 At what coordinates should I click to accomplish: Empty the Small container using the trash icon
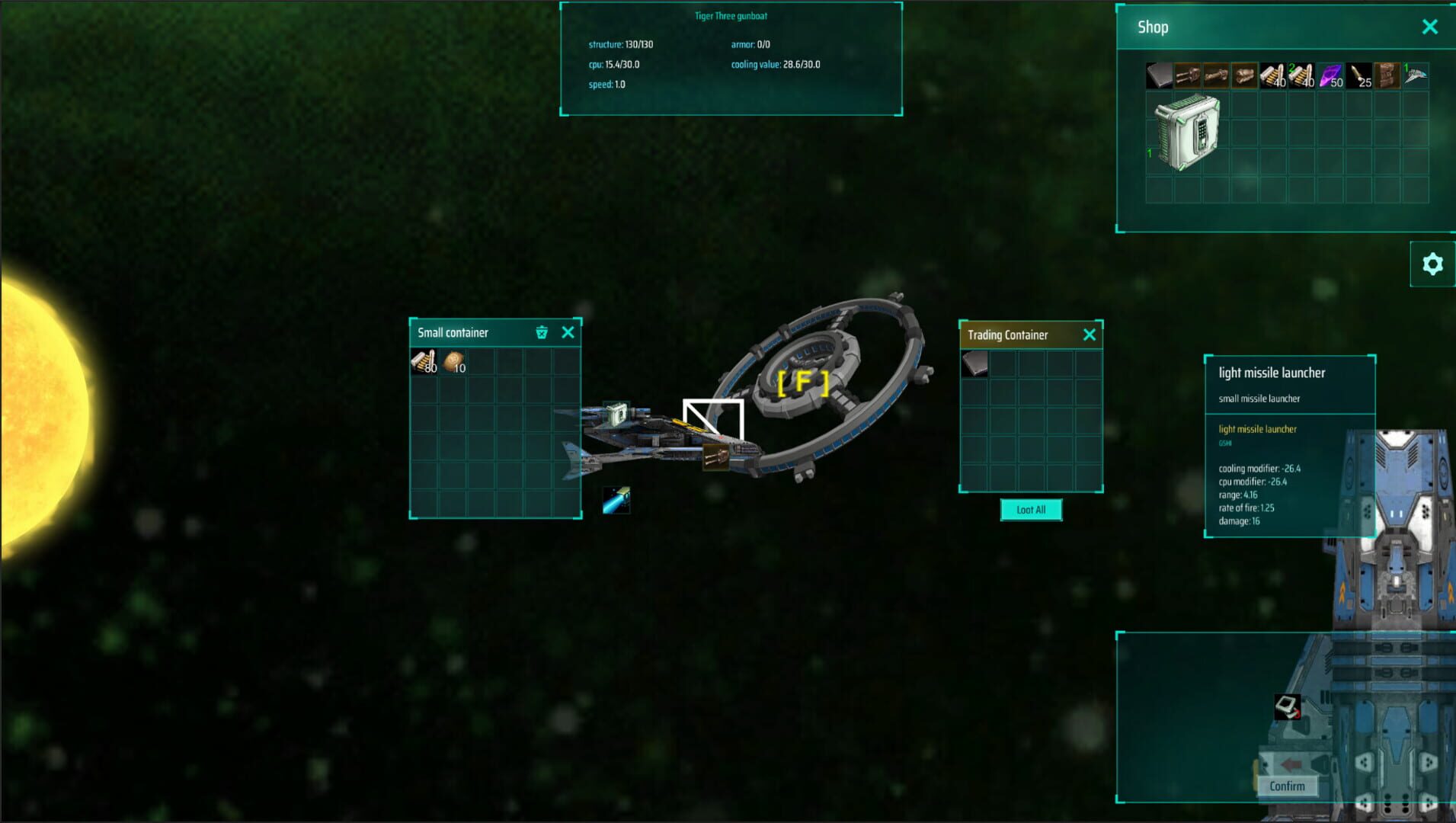[542, 332]
